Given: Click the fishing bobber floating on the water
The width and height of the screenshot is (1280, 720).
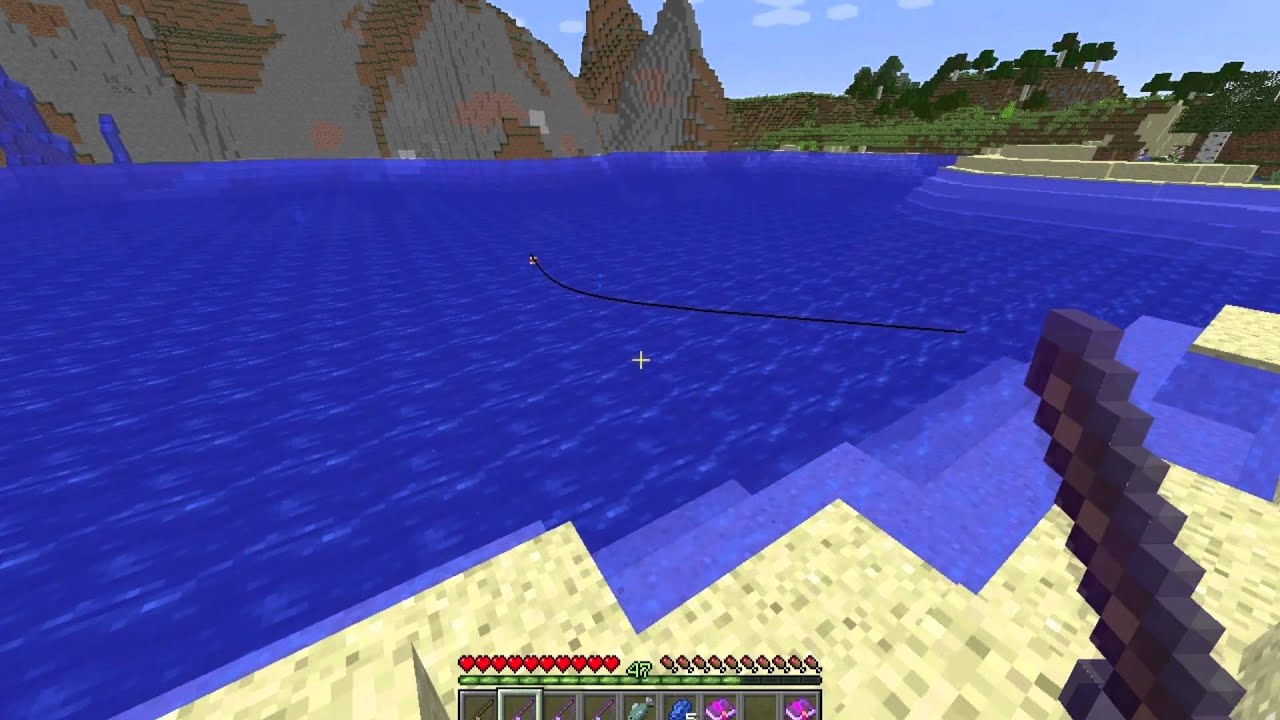Looking at the screenshot, I should [x=532, y=260].
